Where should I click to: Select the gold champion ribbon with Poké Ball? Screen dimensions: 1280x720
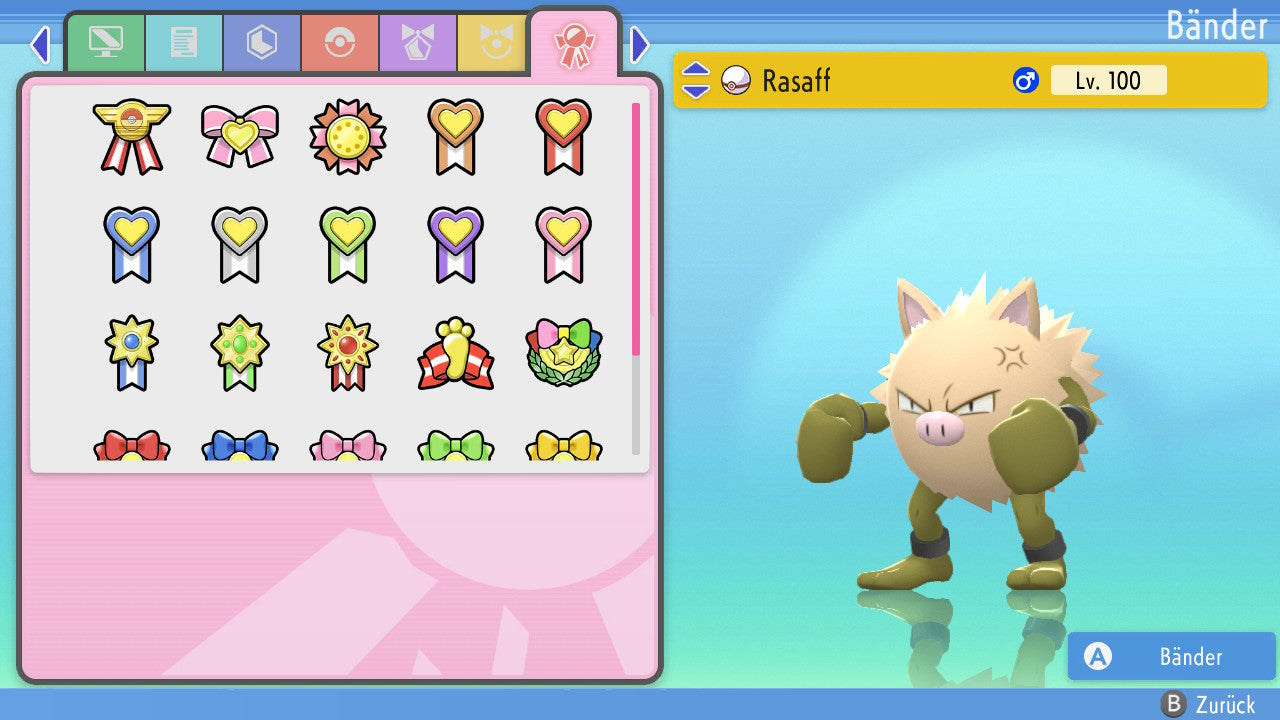(x=131, y=136)
